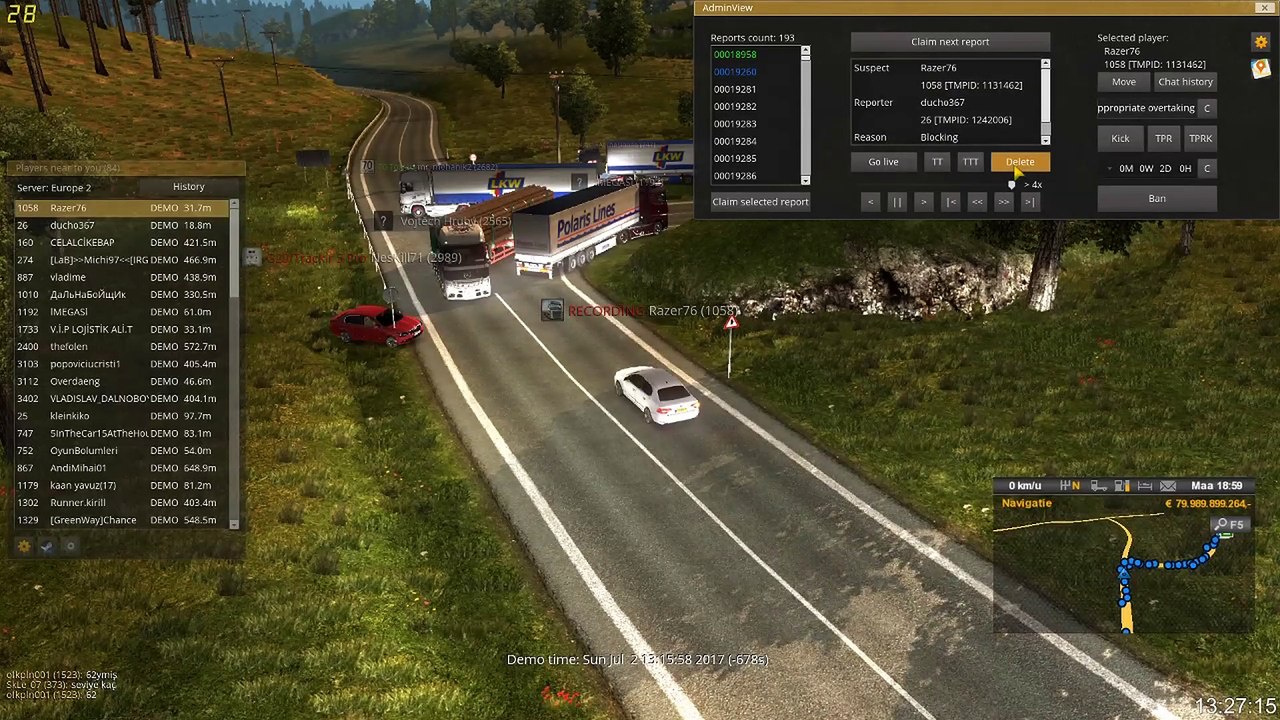The image size is (1280, 720).
Task: Pause the demo playback
Action: (897, 202)
